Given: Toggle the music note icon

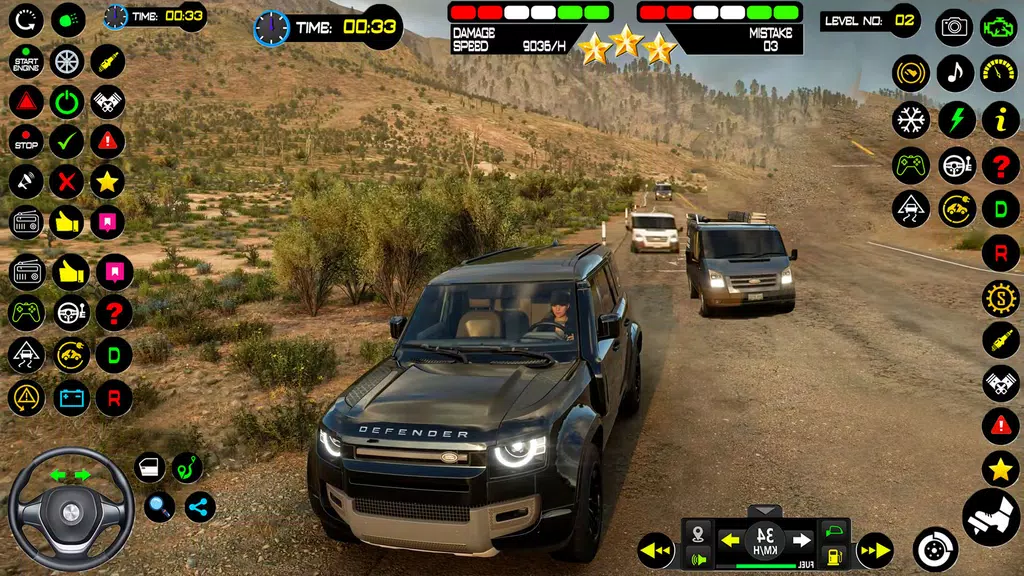Looking at the screenshot, I should click(x=955, y=73).
